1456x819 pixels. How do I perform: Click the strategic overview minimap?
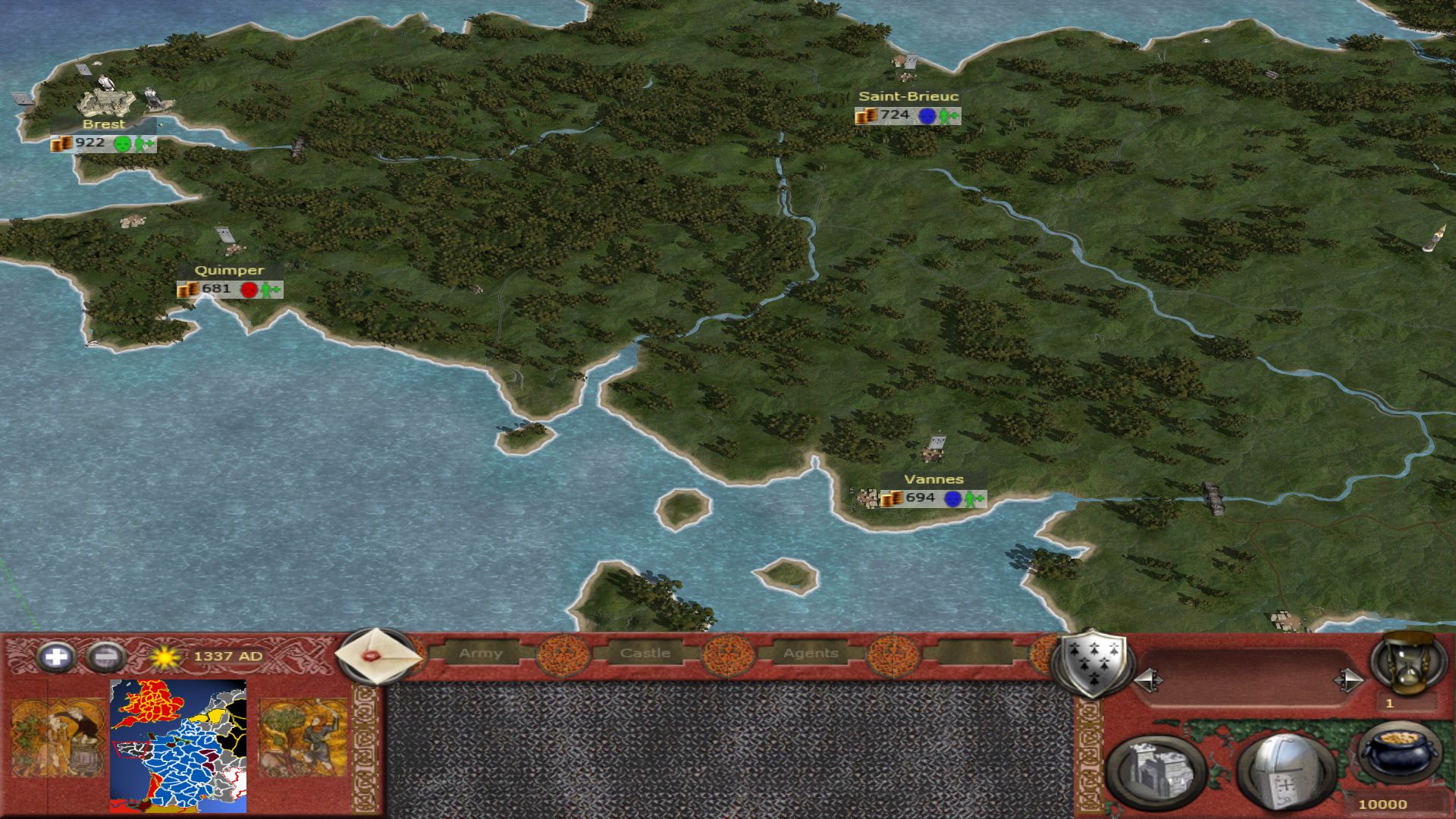point(178,746)
